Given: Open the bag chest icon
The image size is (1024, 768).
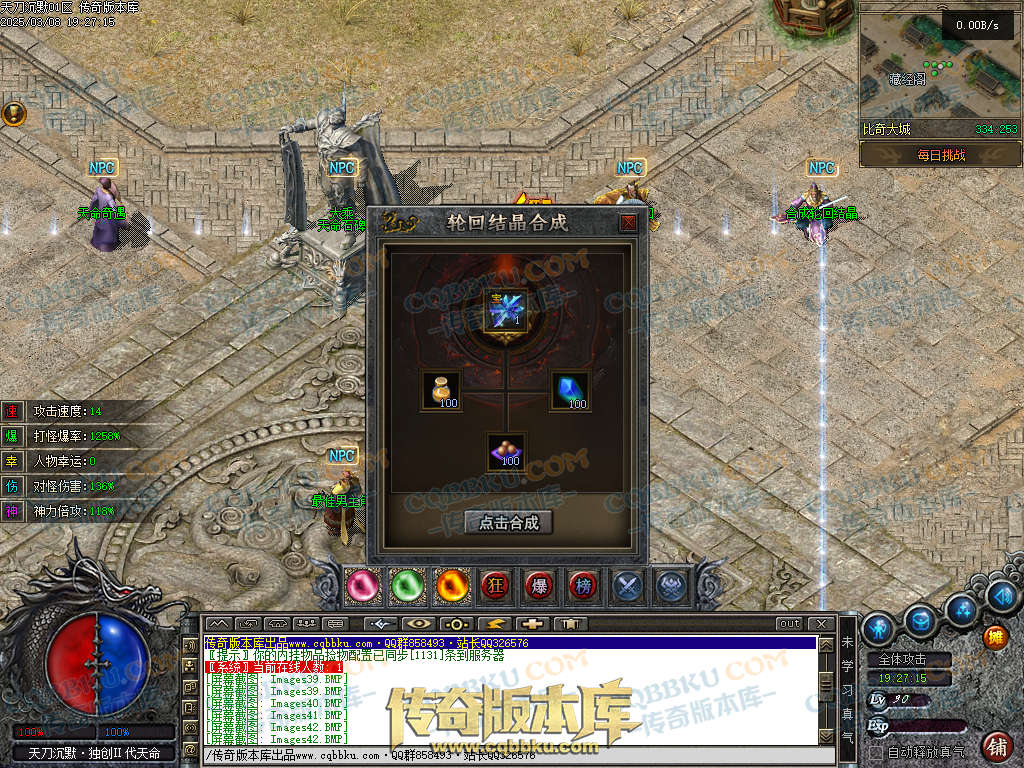Looking at the screenshot, I should click(x=920, y=622).
